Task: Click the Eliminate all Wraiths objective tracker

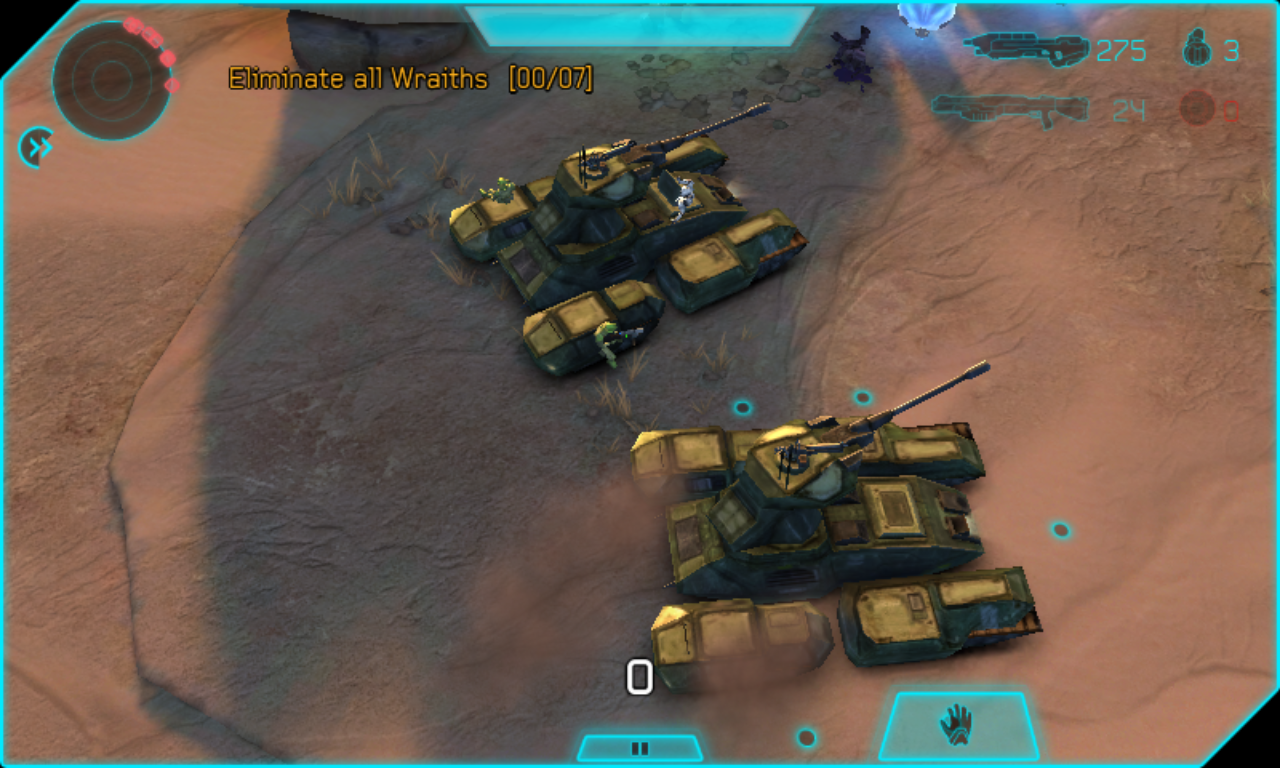Action: (410, 79)
